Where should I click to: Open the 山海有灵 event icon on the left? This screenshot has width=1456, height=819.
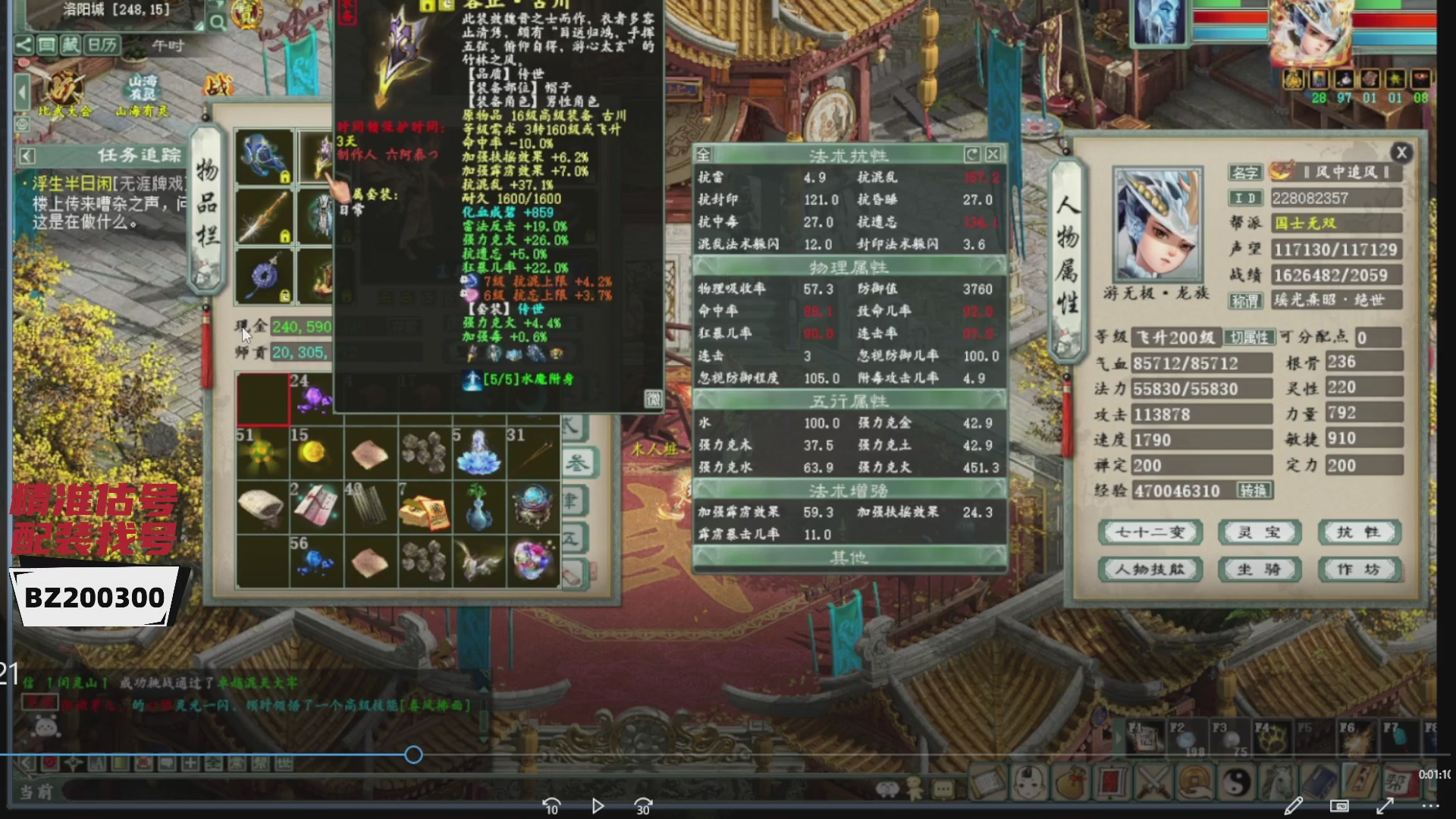tap(143, 87)
